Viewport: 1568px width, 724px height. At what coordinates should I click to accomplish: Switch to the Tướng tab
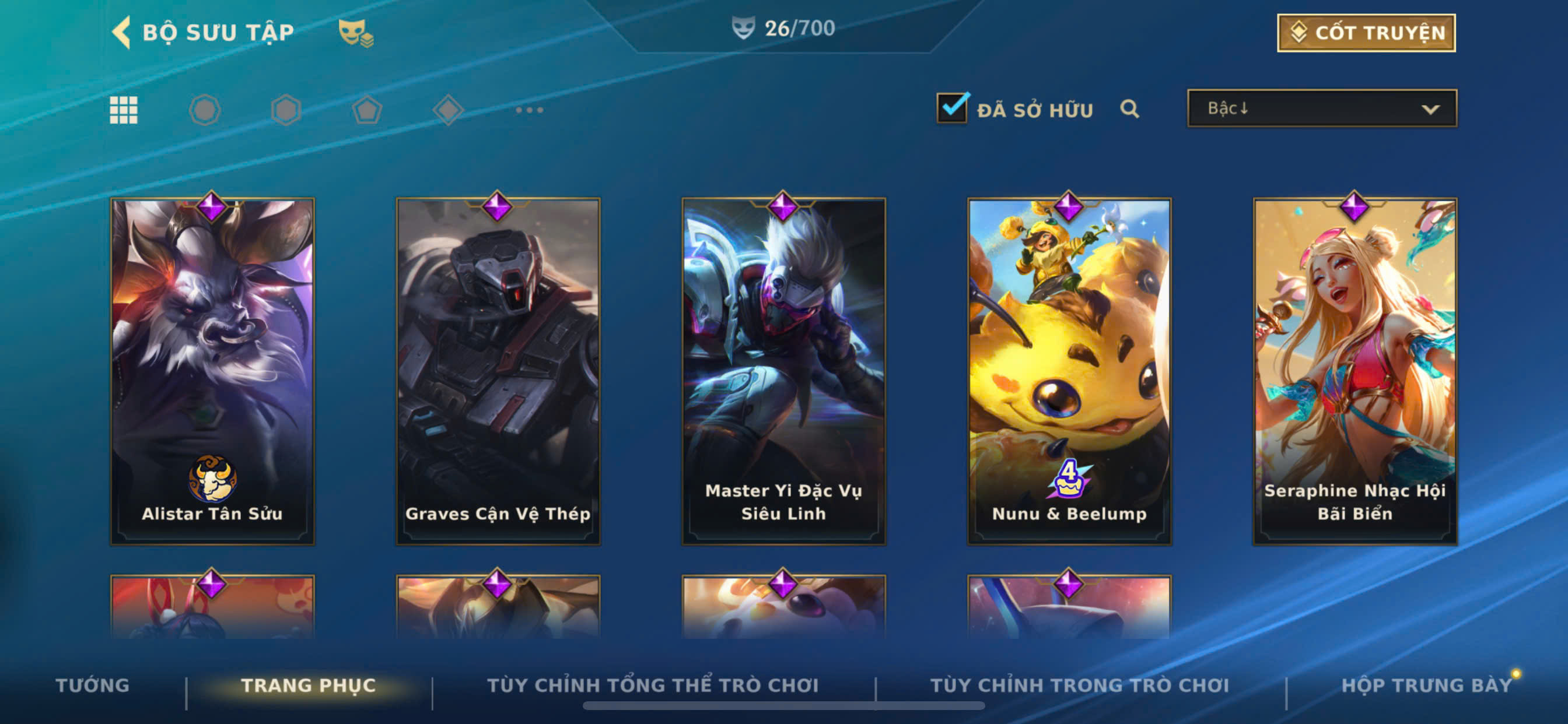(93, 685)
